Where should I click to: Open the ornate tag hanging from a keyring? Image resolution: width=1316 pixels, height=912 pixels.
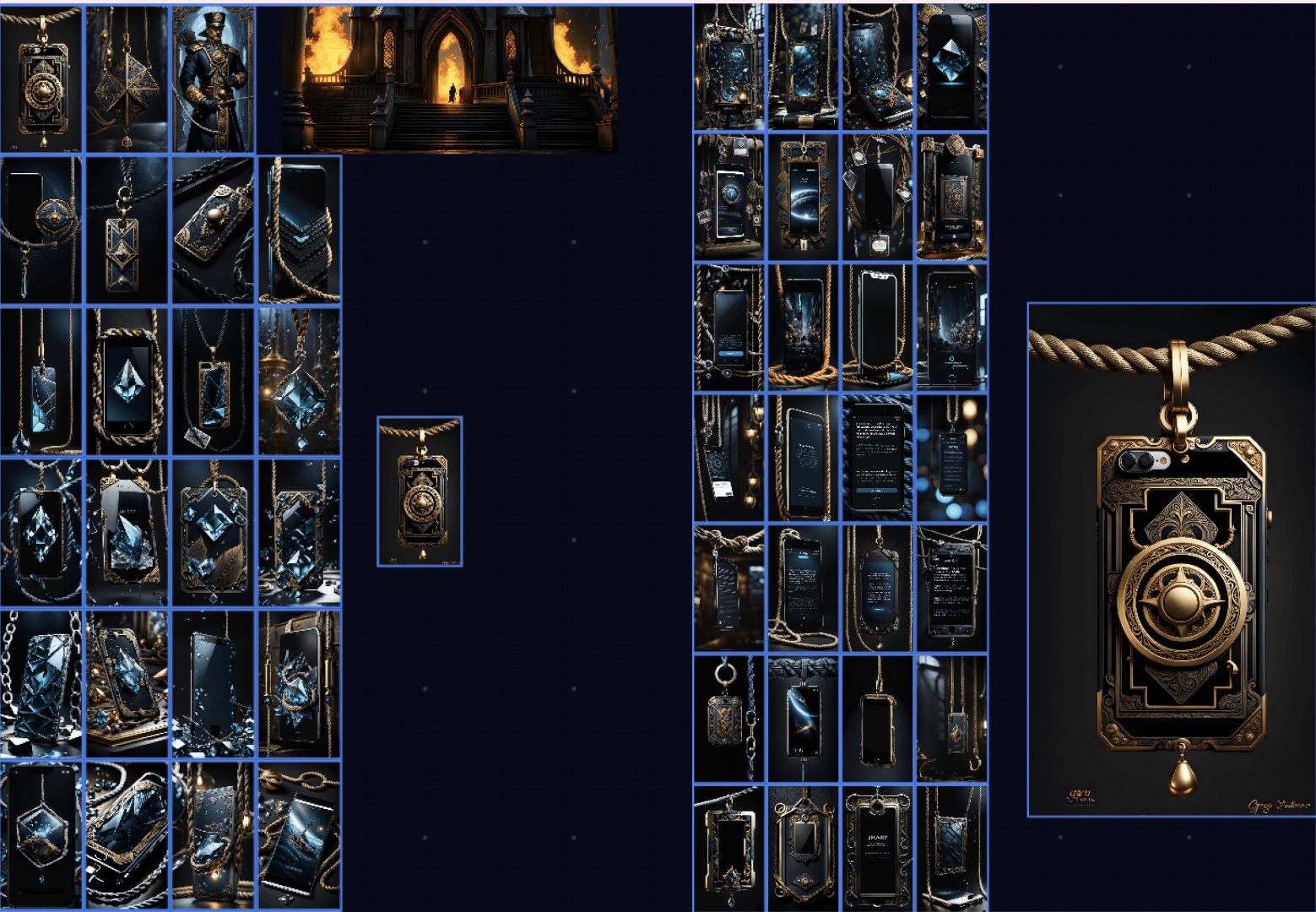728,718
